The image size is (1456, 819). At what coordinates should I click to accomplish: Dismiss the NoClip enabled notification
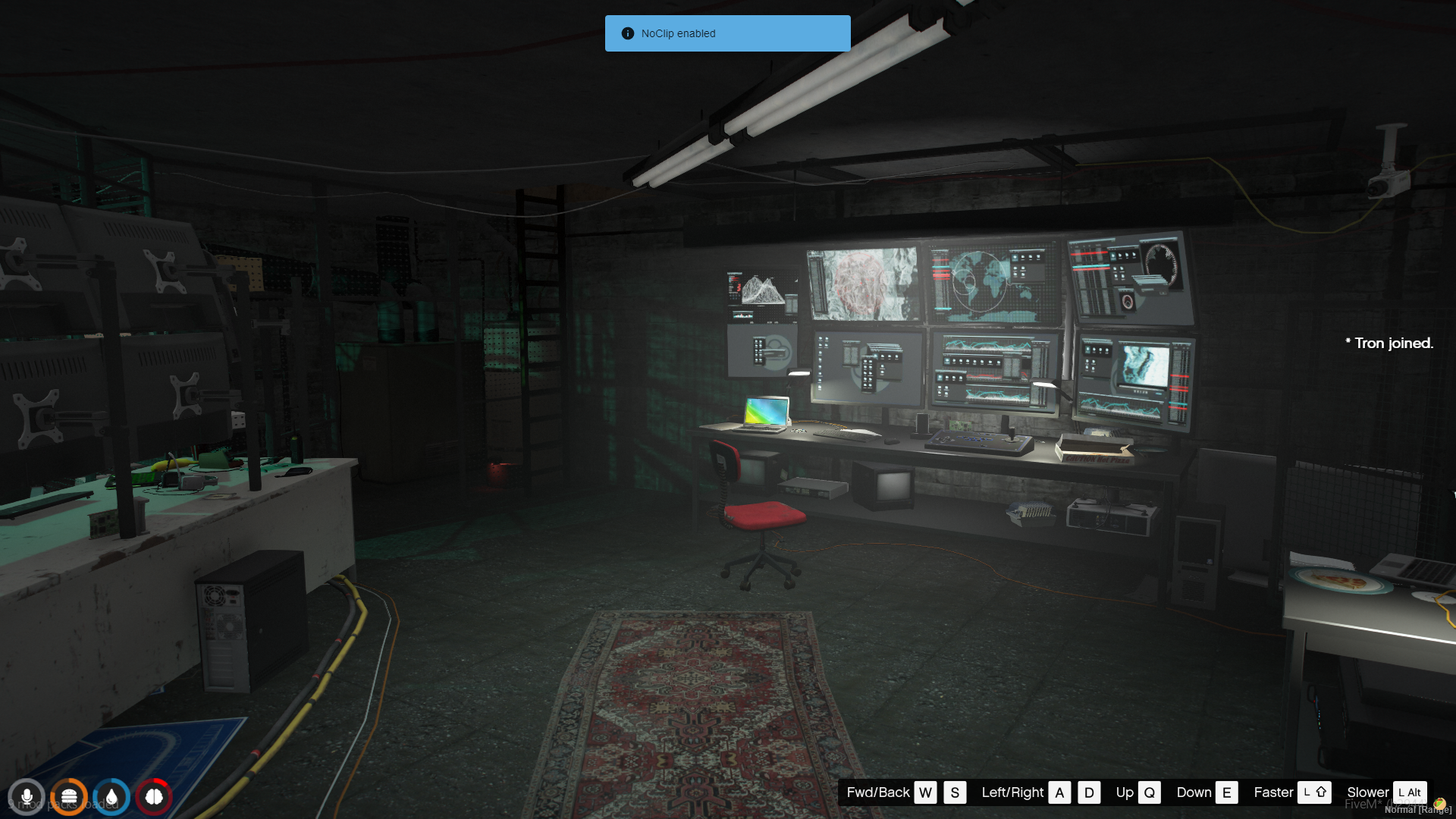[727, 33]
